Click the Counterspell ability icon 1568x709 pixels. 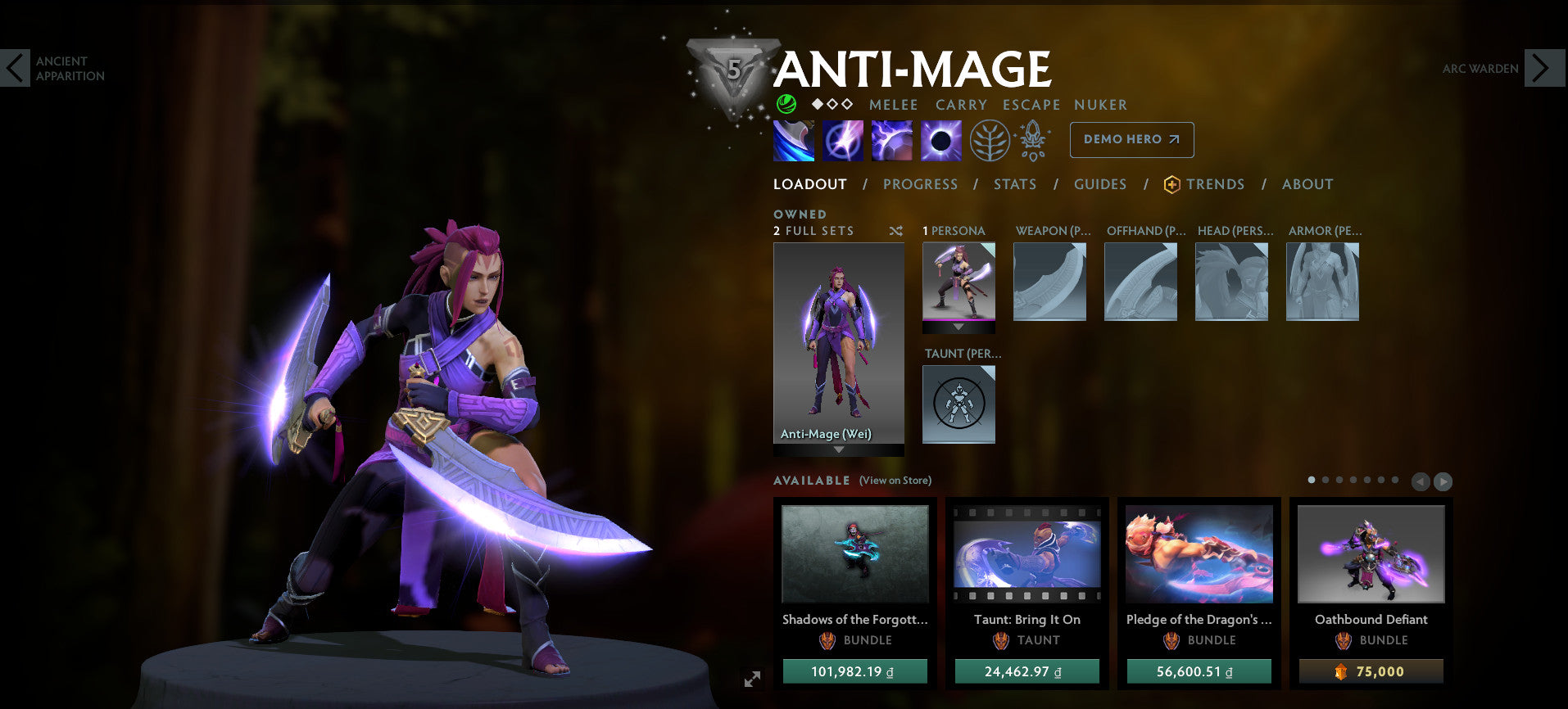[891, 139]
